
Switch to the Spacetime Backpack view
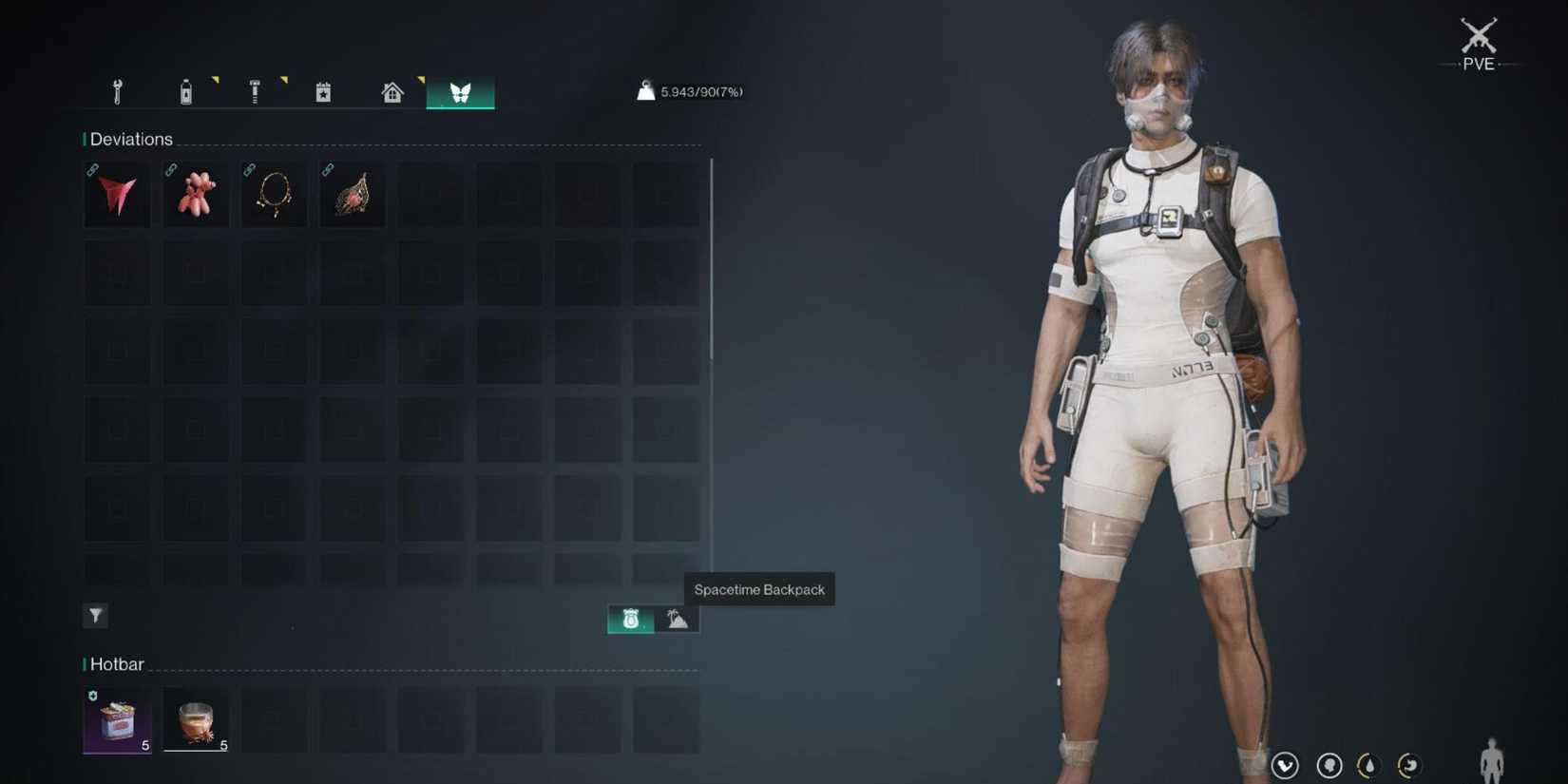[628, 619]
